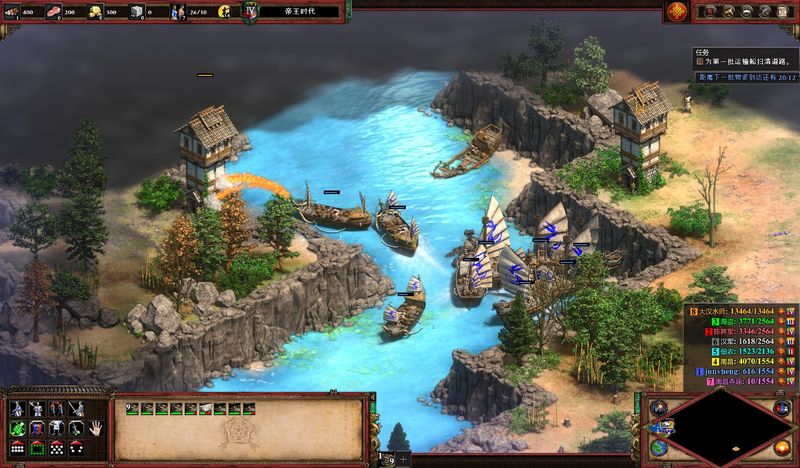Screen dimensions: 800x468
Task: Click the first round icon in the top-right toolbar
Action: pos(708,12)
